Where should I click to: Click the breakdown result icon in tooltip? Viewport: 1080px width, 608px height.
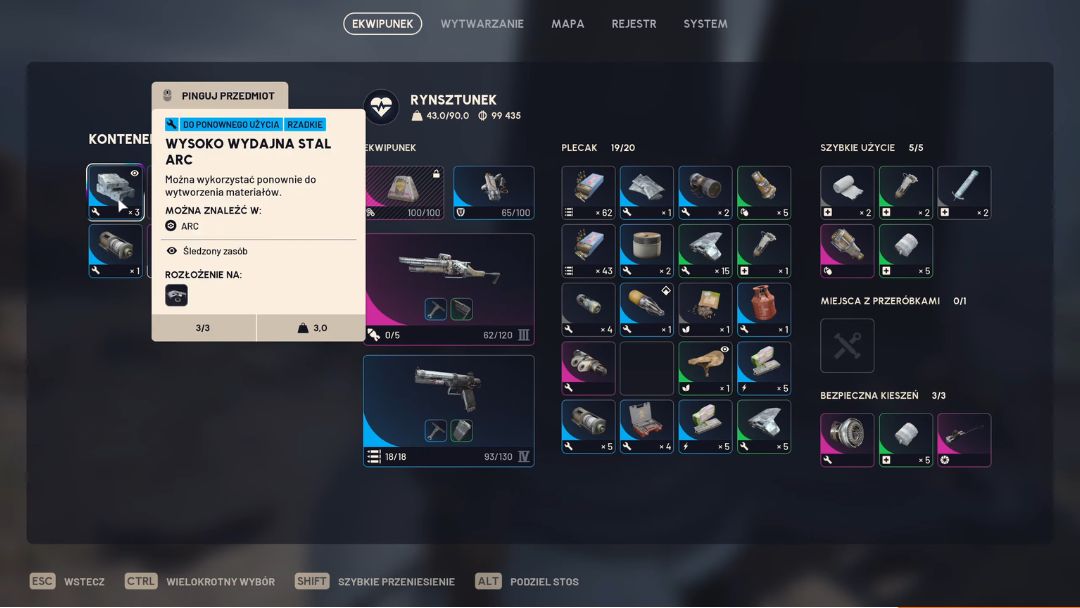coord(176,295)
